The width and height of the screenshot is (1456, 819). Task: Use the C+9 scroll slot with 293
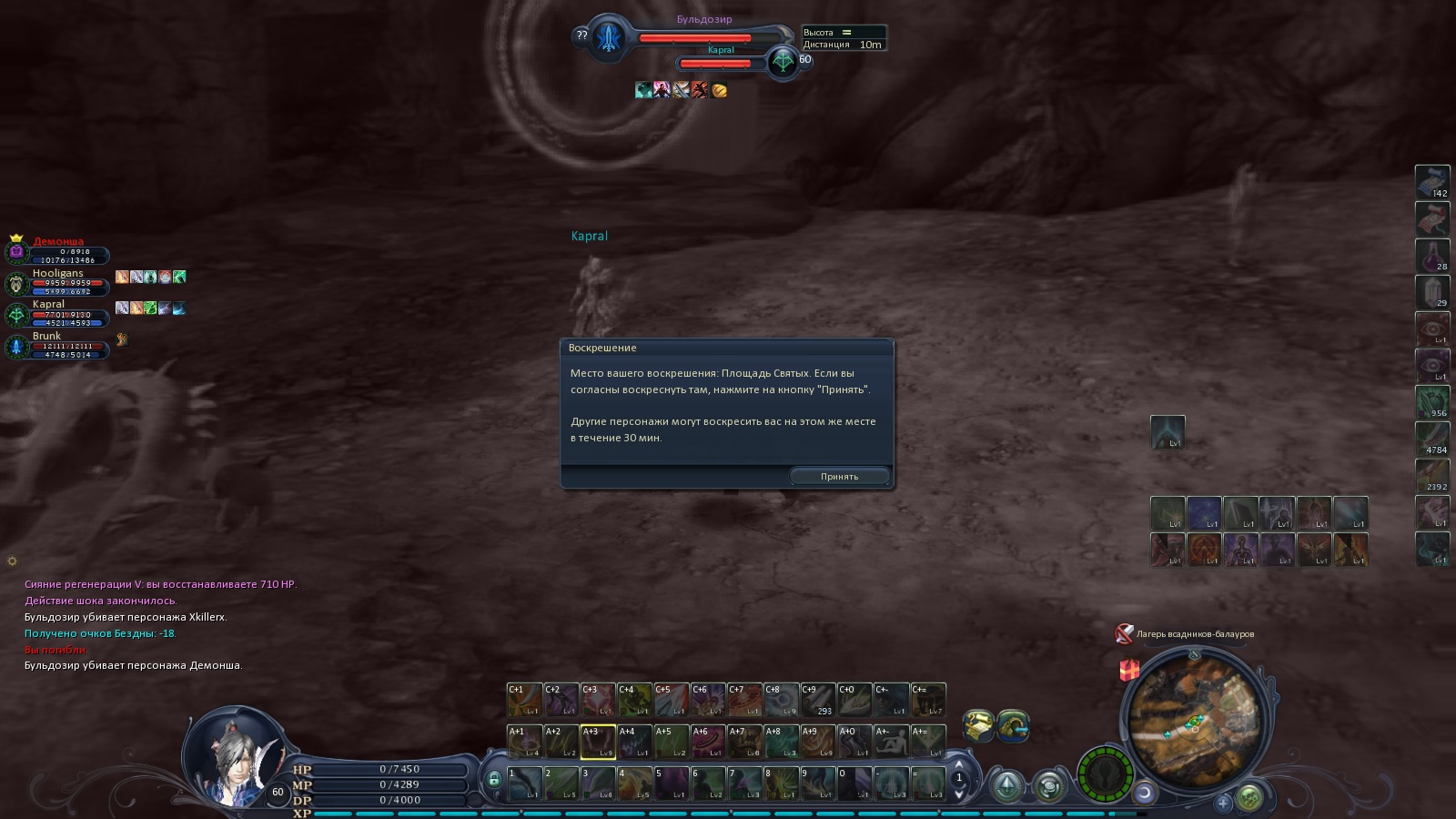pos(817,700)
